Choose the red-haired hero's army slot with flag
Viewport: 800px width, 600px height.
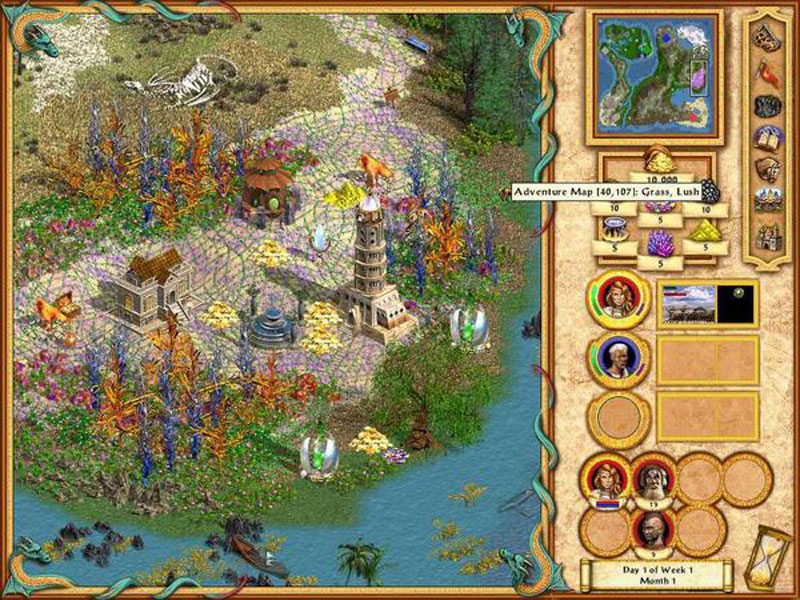(x=605, y=481)
